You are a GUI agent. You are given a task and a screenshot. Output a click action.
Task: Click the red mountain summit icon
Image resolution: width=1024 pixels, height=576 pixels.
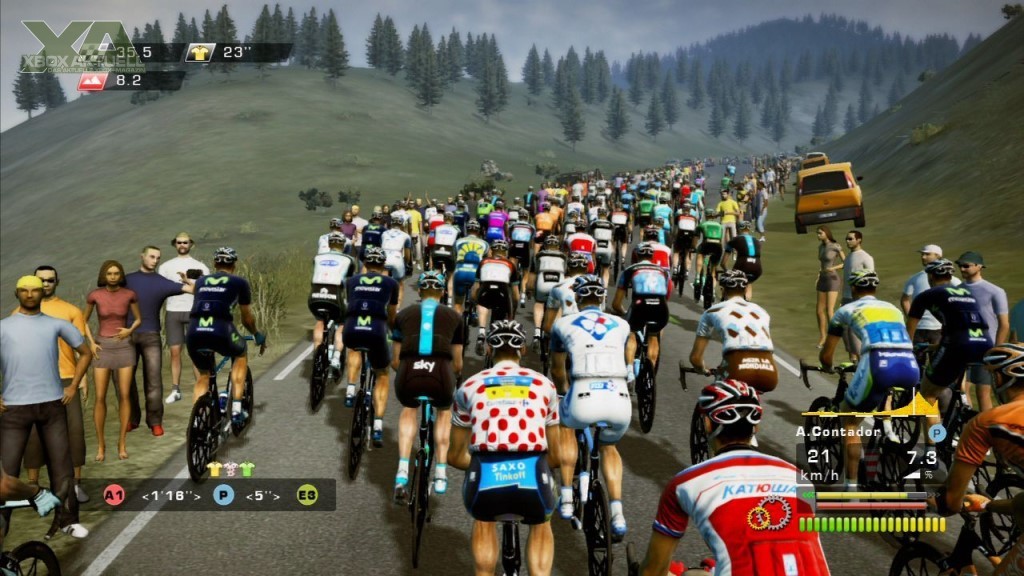click(x=93, y=81)
